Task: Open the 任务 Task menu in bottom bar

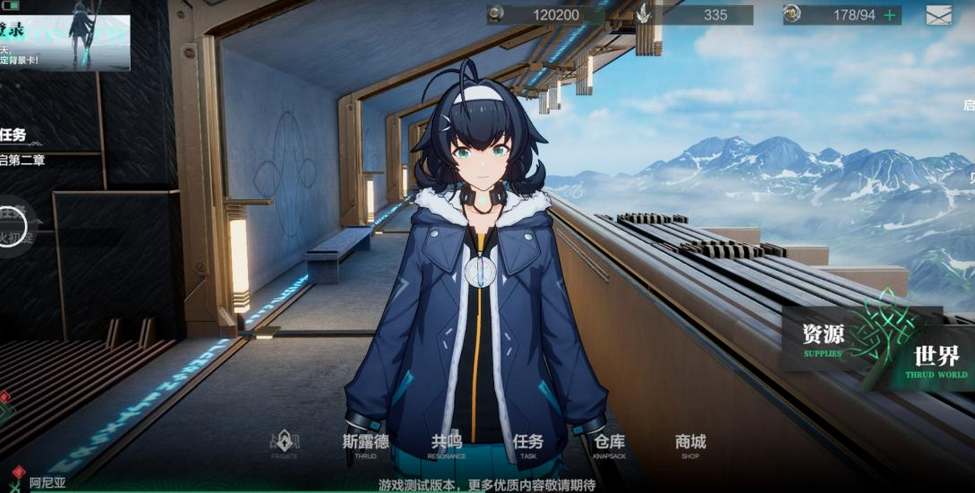Action: click(x=528, y=445)
